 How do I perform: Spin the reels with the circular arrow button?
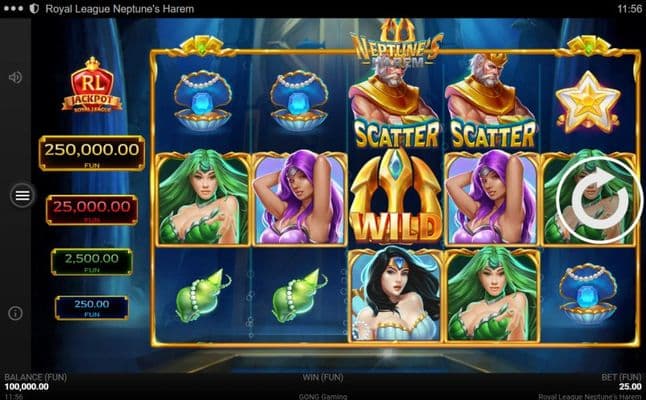[x=593, y=202]
